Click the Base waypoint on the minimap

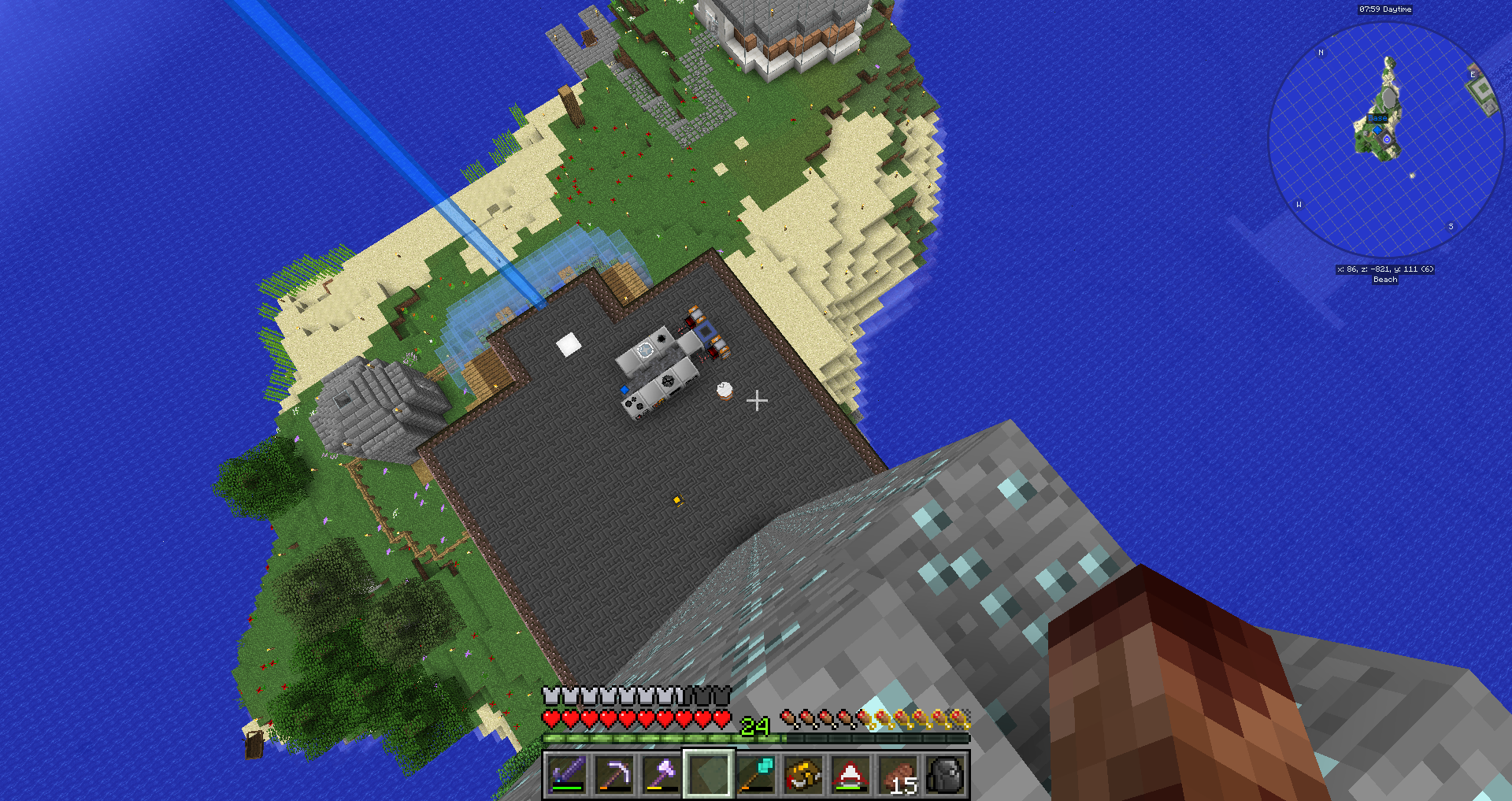(1377, 118)
